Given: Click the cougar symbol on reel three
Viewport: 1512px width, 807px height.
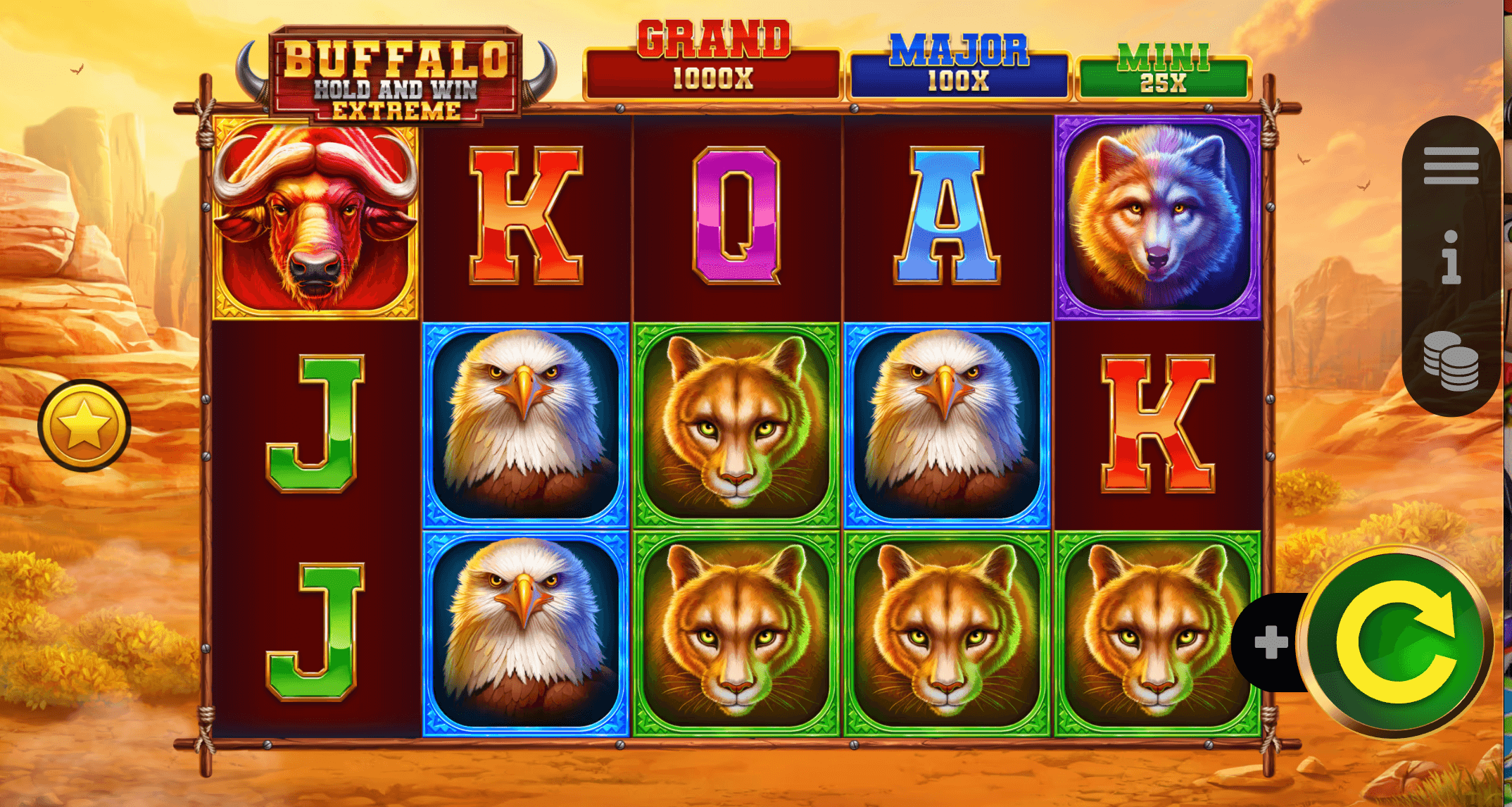Looking at the screenshot, I should click(x=735, y=423).
